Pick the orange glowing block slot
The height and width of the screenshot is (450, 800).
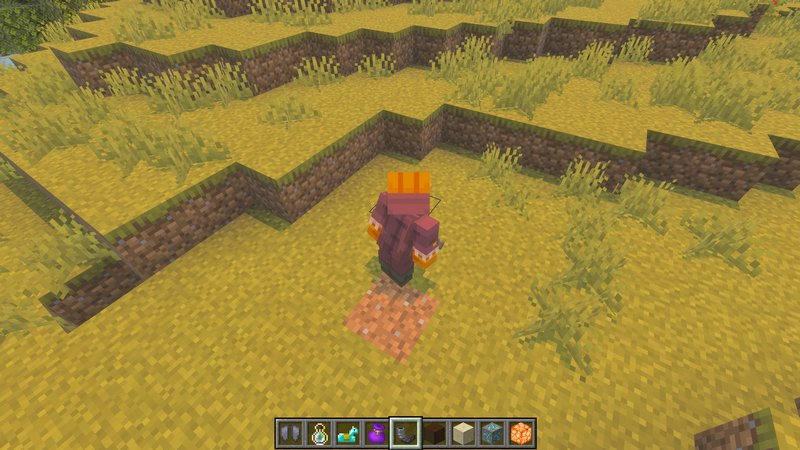[x=521, y=433]
